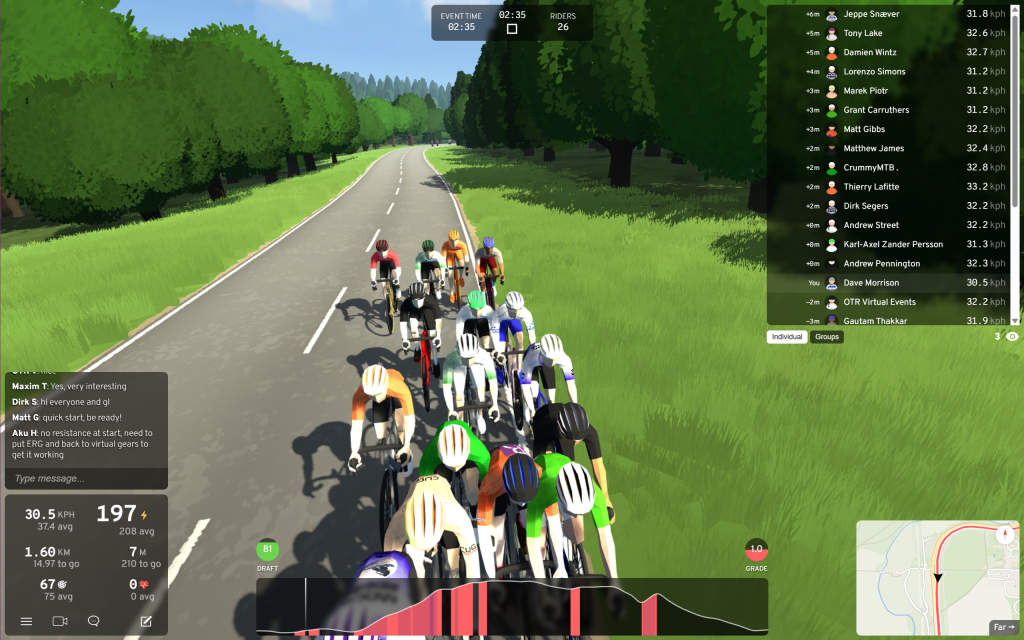Image resolution: width=1024 pixels, height=640 pixels.
Task: Click Dave Morrison's highlighted rider row
Action: (887, 283)
